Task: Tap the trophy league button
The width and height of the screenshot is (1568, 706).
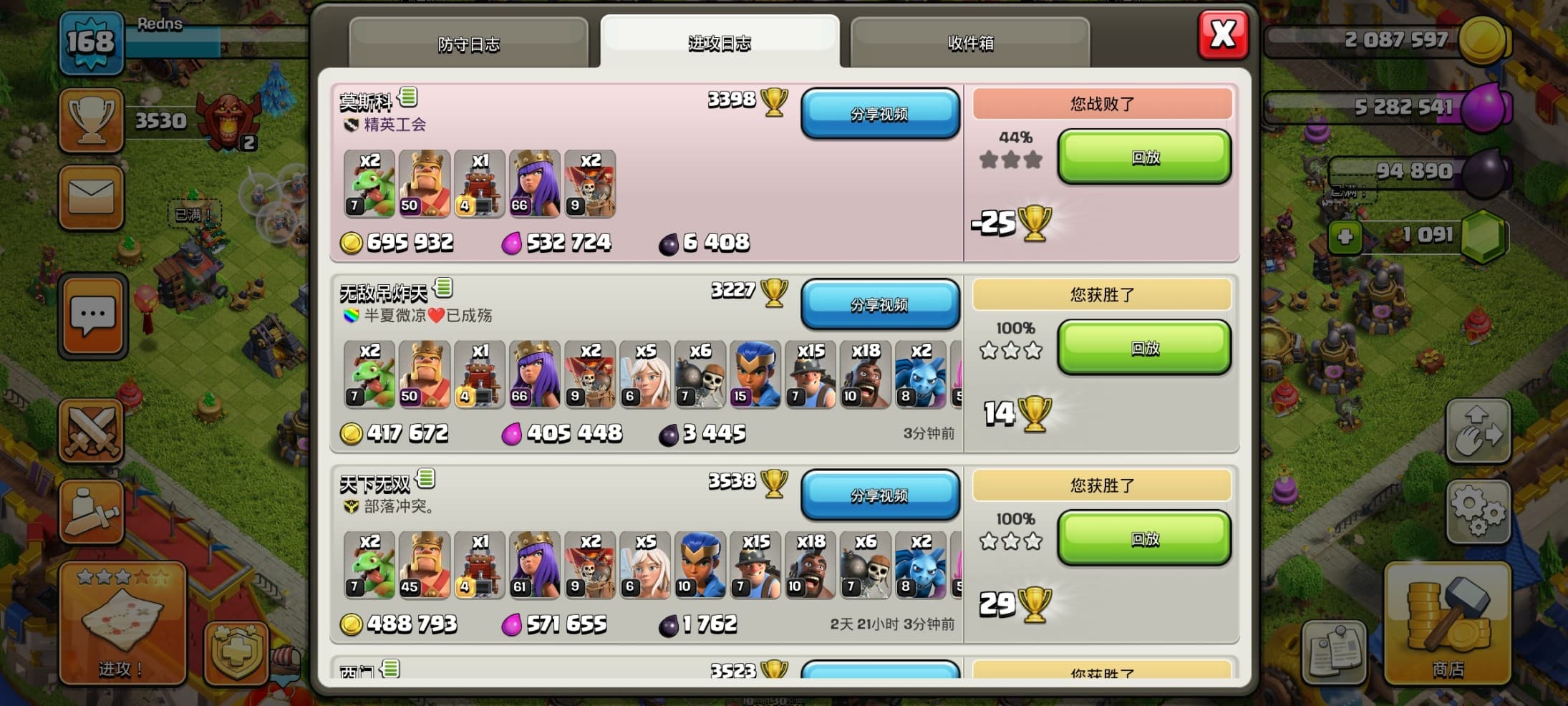Action: [91, 121]
